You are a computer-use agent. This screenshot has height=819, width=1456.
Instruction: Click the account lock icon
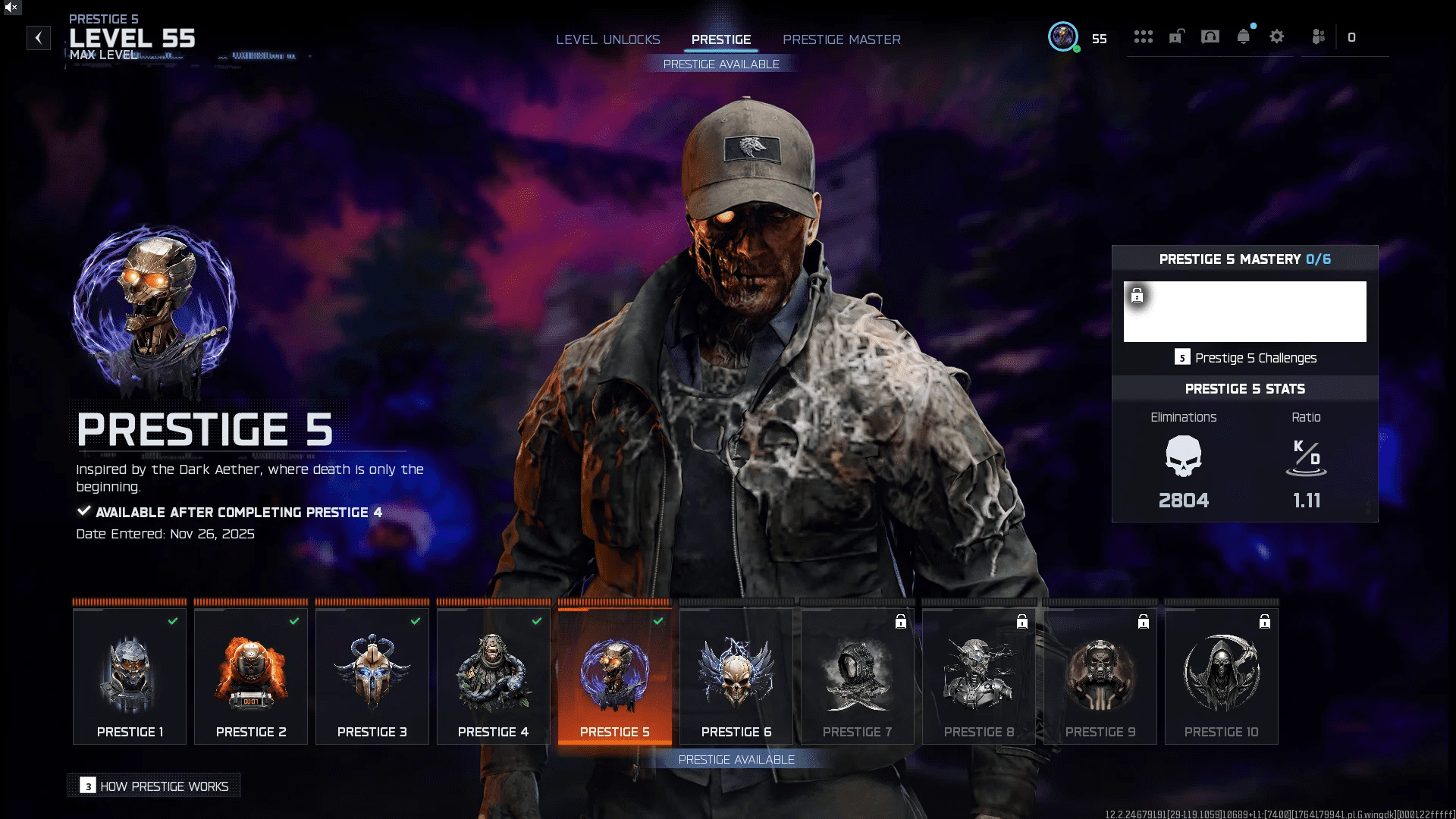1176,36
